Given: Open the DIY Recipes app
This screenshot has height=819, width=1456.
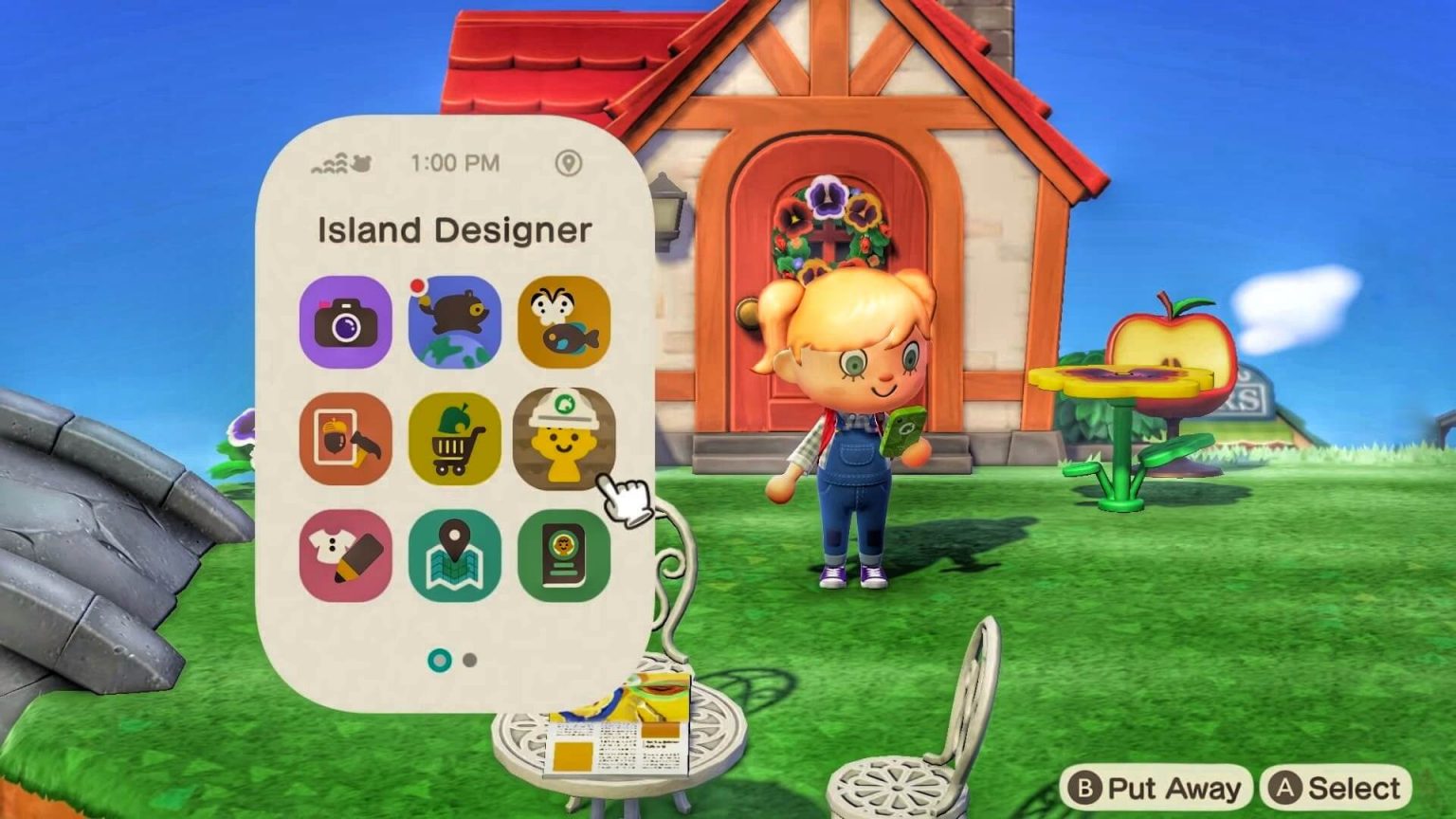Looking at the screenshot, I should [x=347, y=439].
